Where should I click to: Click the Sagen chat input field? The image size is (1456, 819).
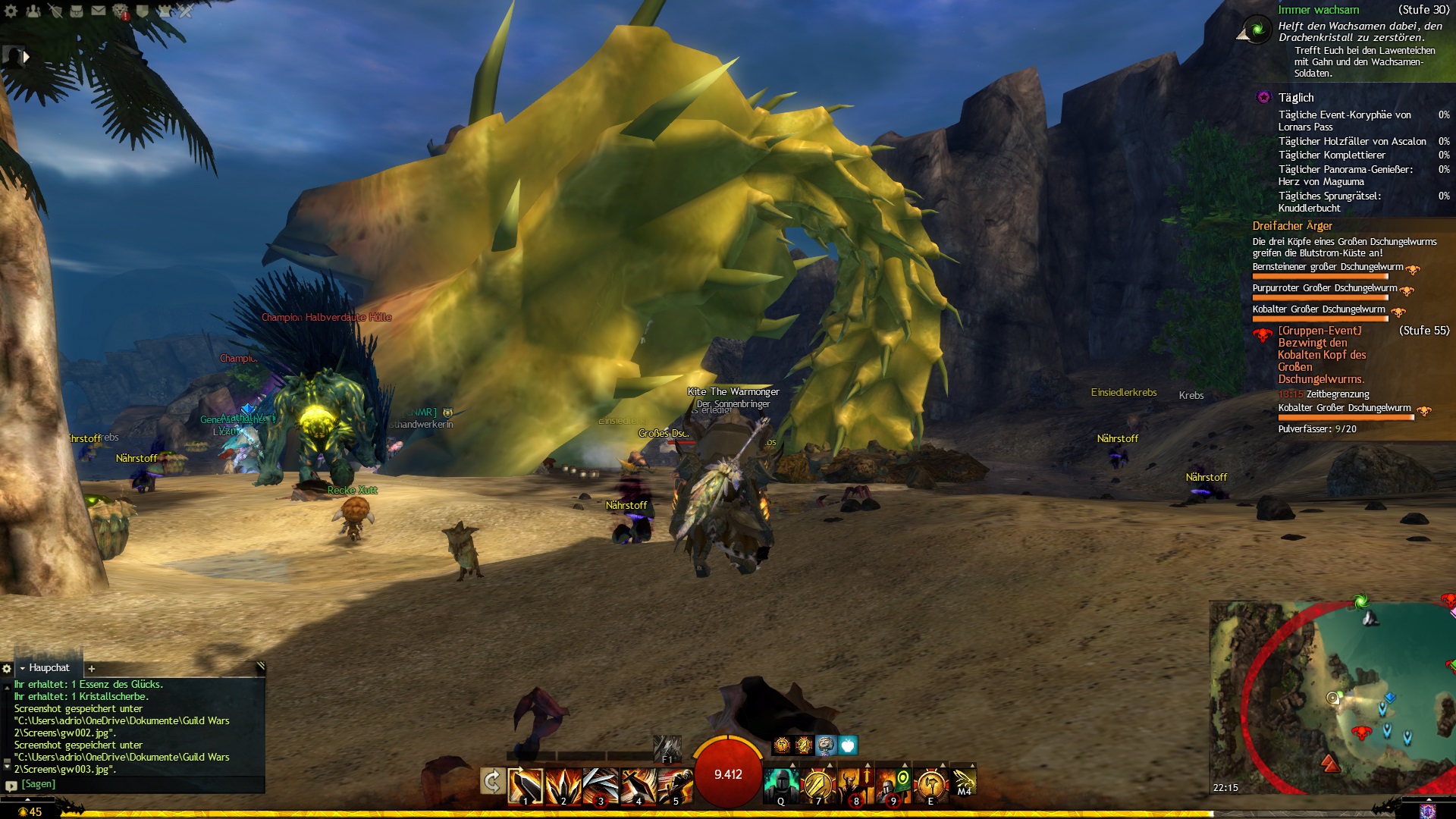pos(136,784)
